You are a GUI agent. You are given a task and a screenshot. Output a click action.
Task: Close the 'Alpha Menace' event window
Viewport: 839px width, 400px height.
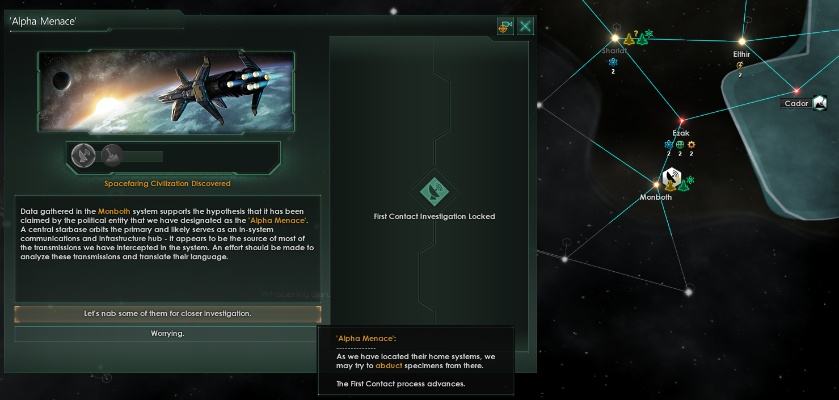coord(525,26)
